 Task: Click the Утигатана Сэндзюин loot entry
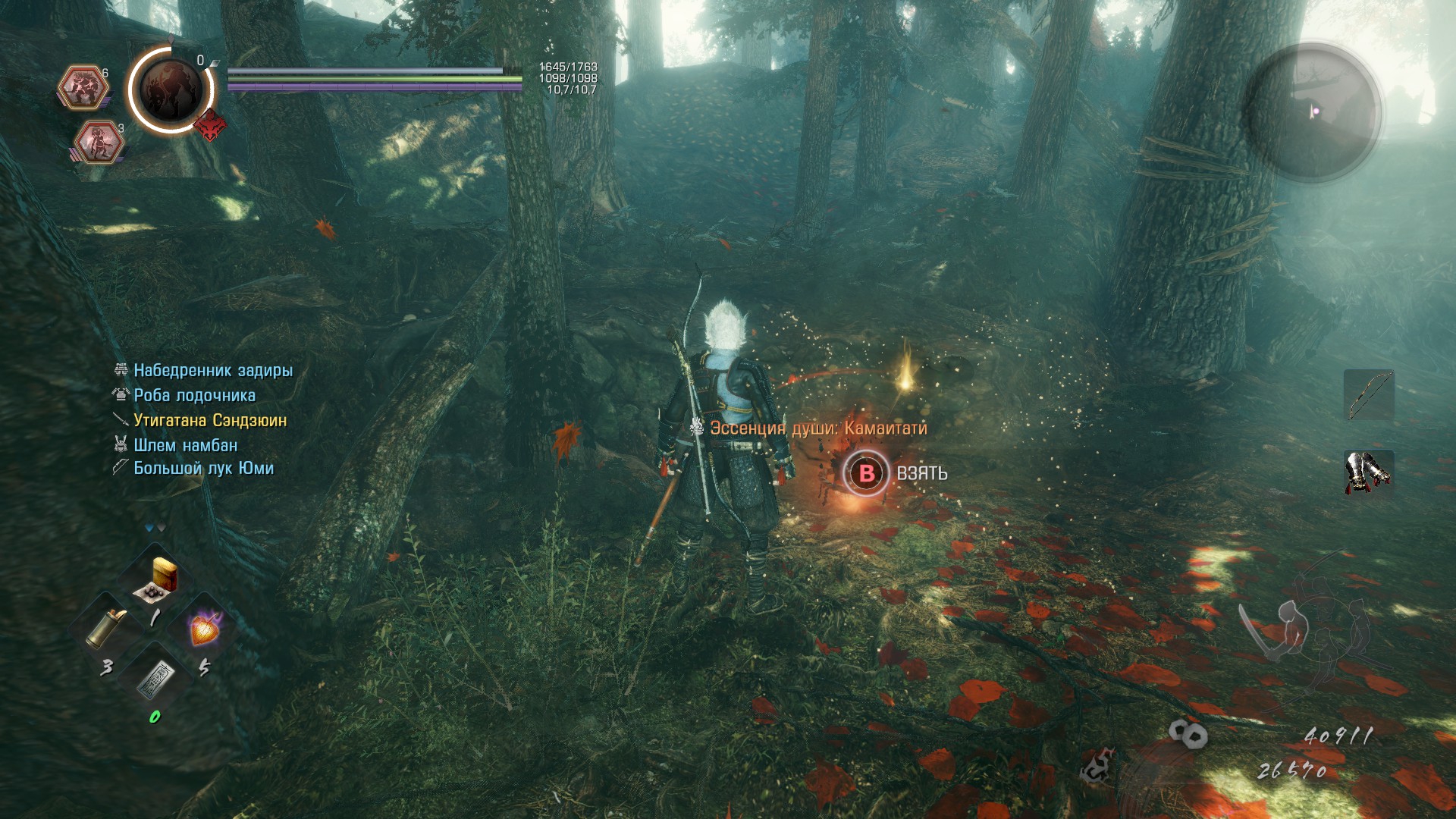tap(210, 420)
